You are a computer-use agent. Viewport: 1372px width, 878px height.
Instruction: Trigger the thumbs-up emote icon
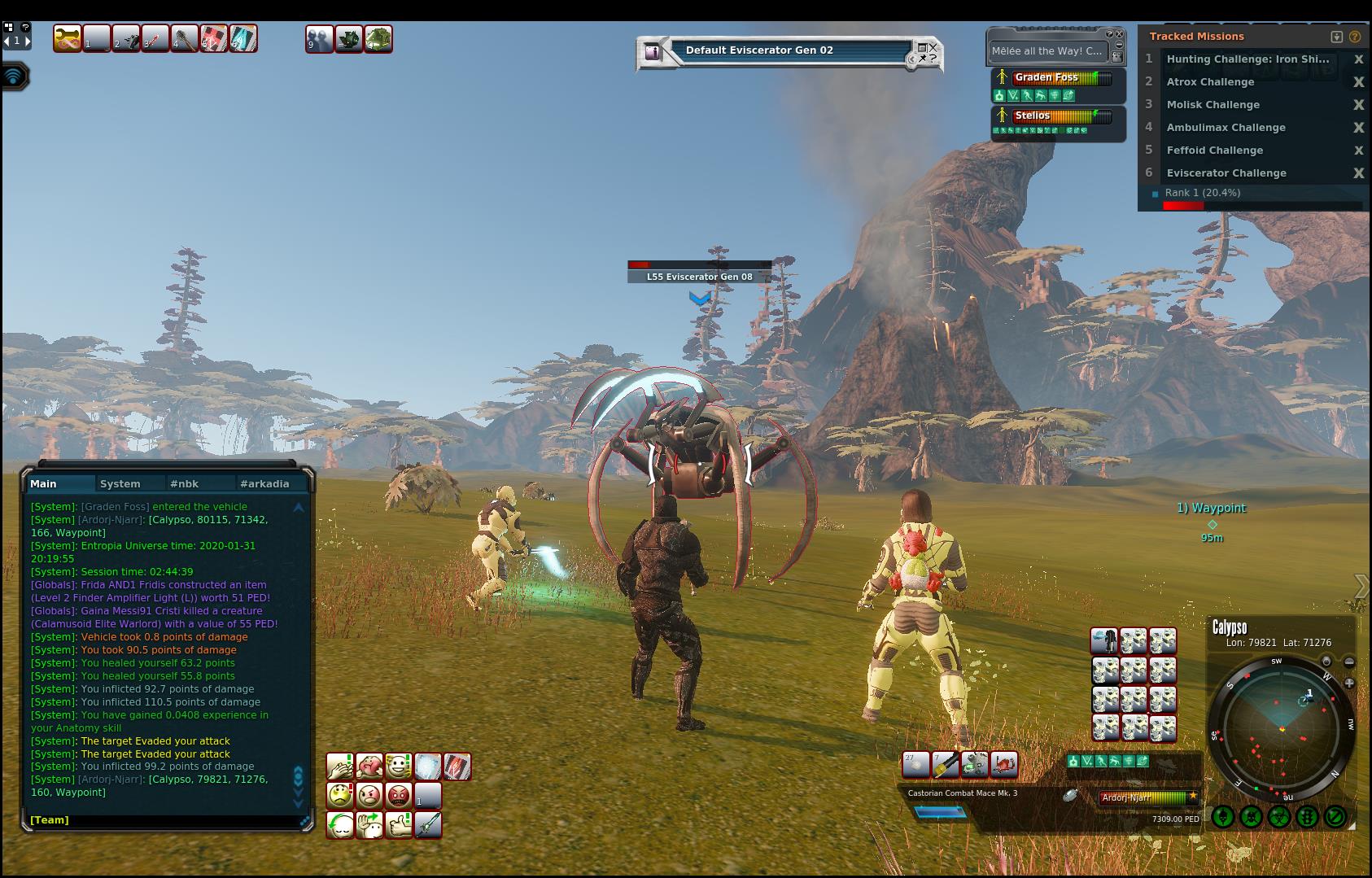click(x=399, y=824)
